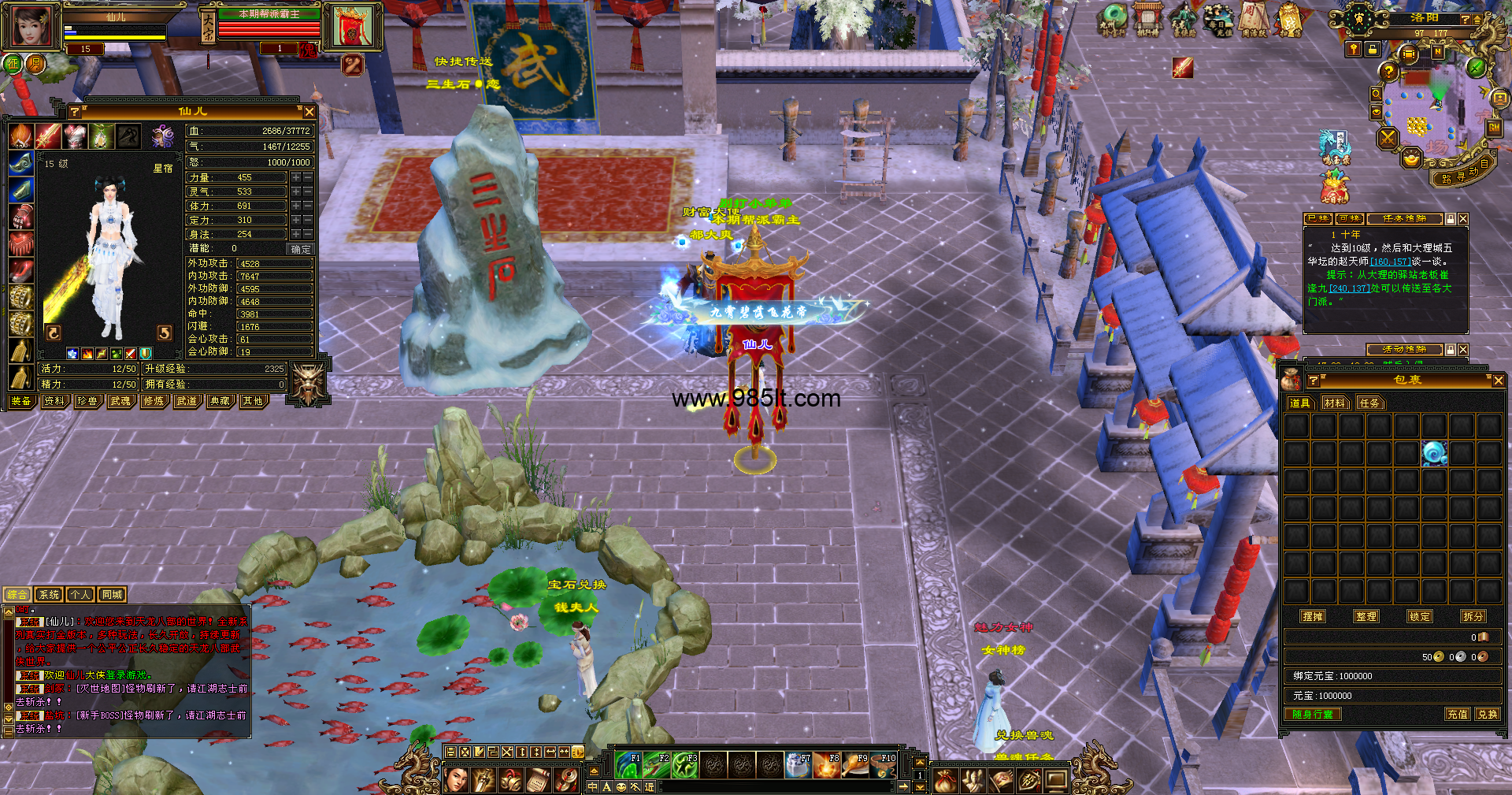Open a stall with 摆摊 button

pos(1313,616)
